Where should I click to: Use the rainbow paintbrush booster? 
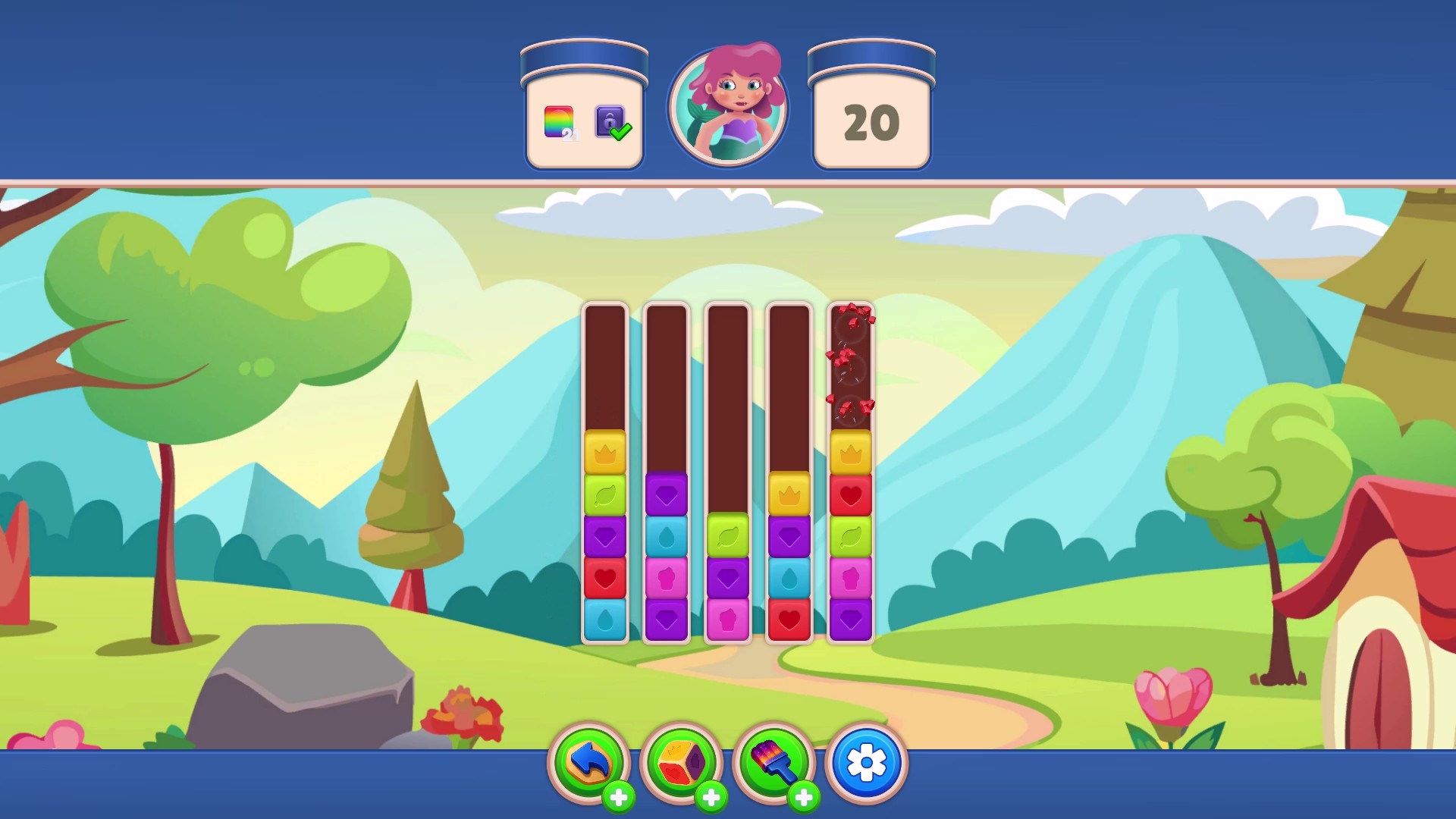click(x=773, y=762)
